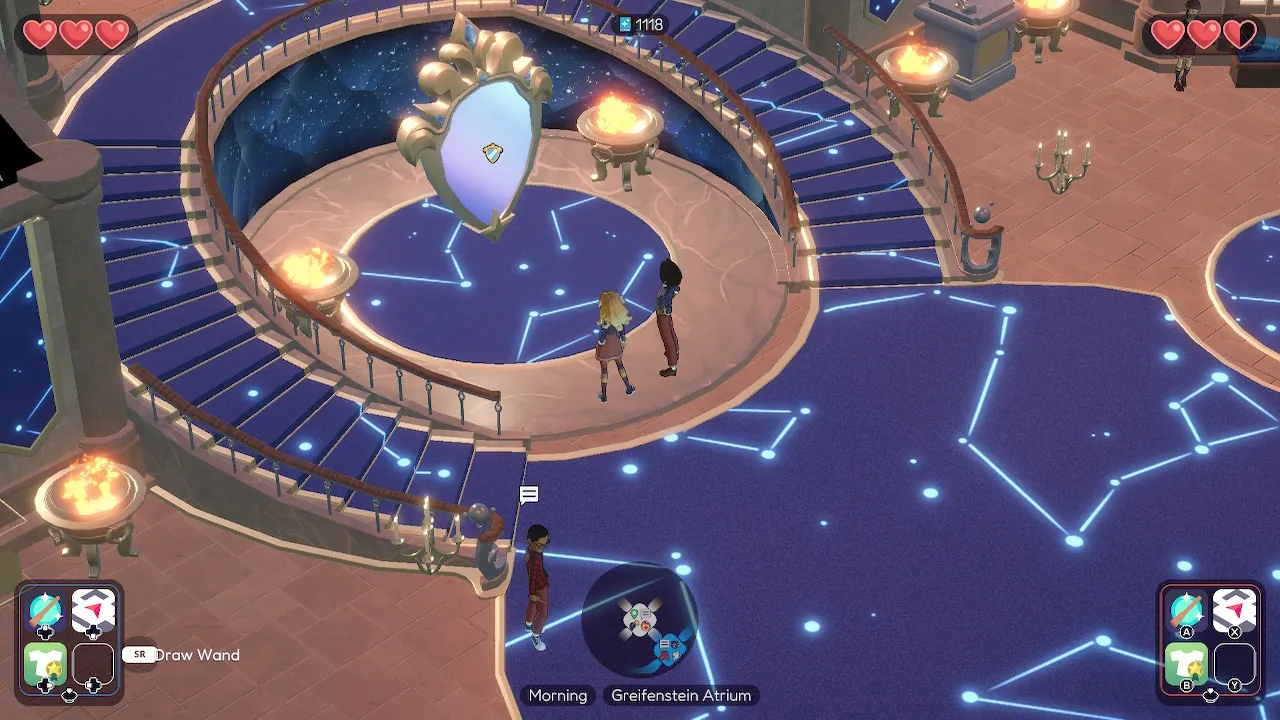Image resolution: width=1280 pixels, height=720 pixels.
Task: Toggle the speech bubble above the NPC
Action: pos(528,494)
